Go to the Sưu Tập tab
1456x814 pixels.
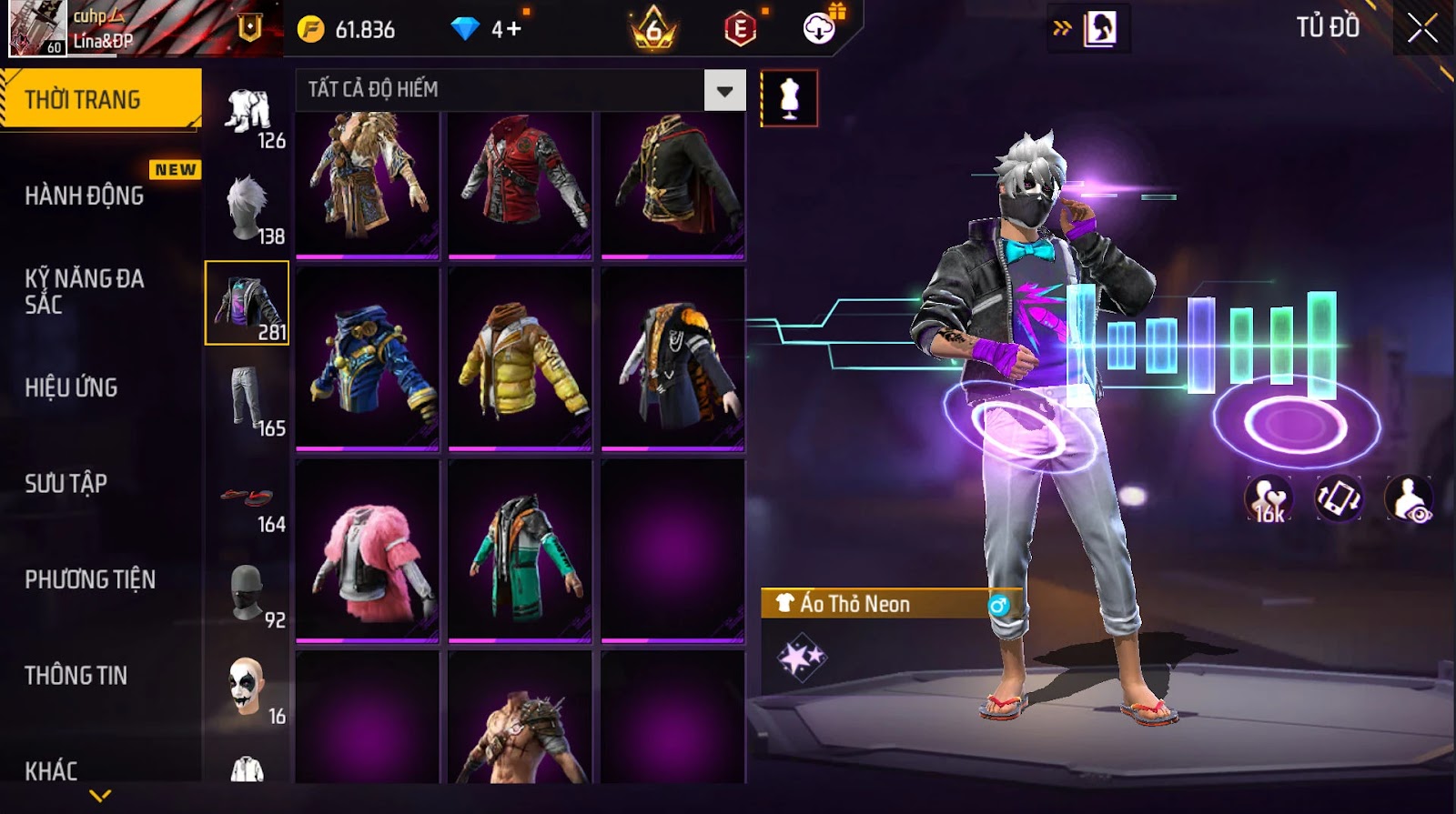coord(66,483)
